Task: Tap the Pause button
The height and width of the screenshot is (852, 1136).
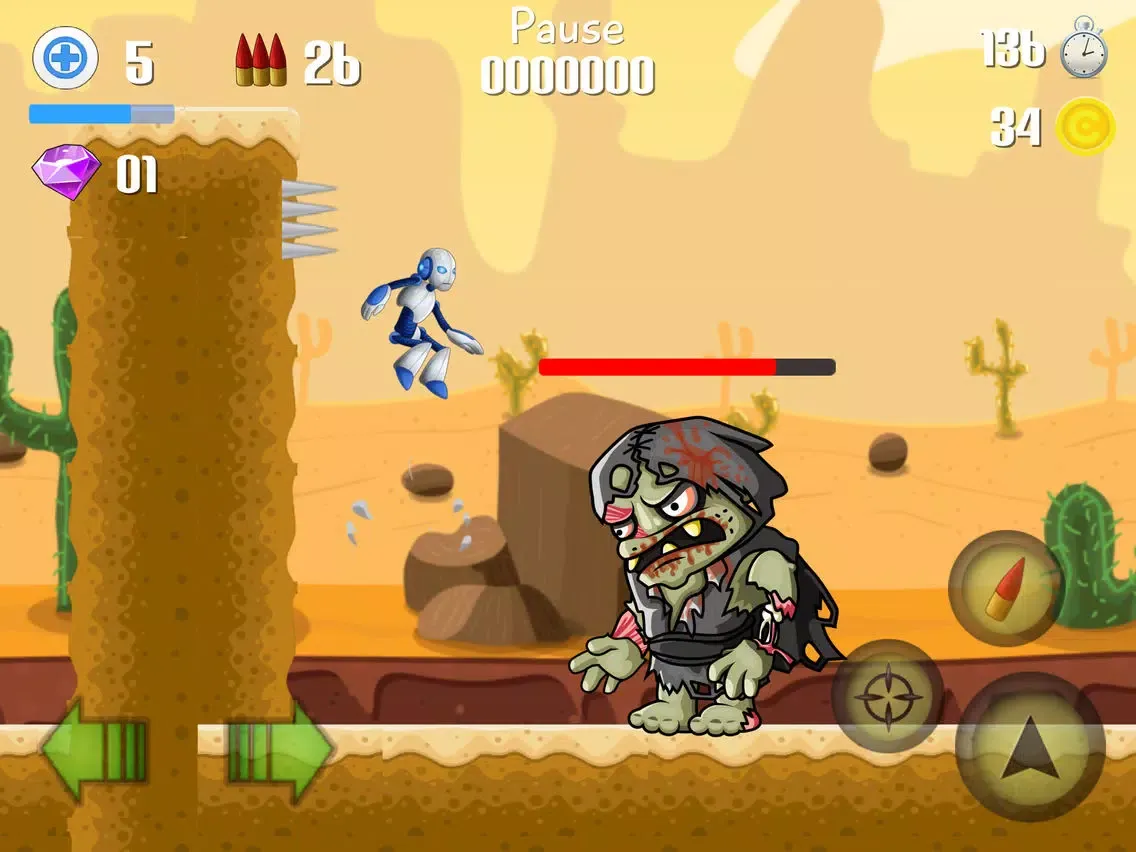Action: [x=567, y=28]
